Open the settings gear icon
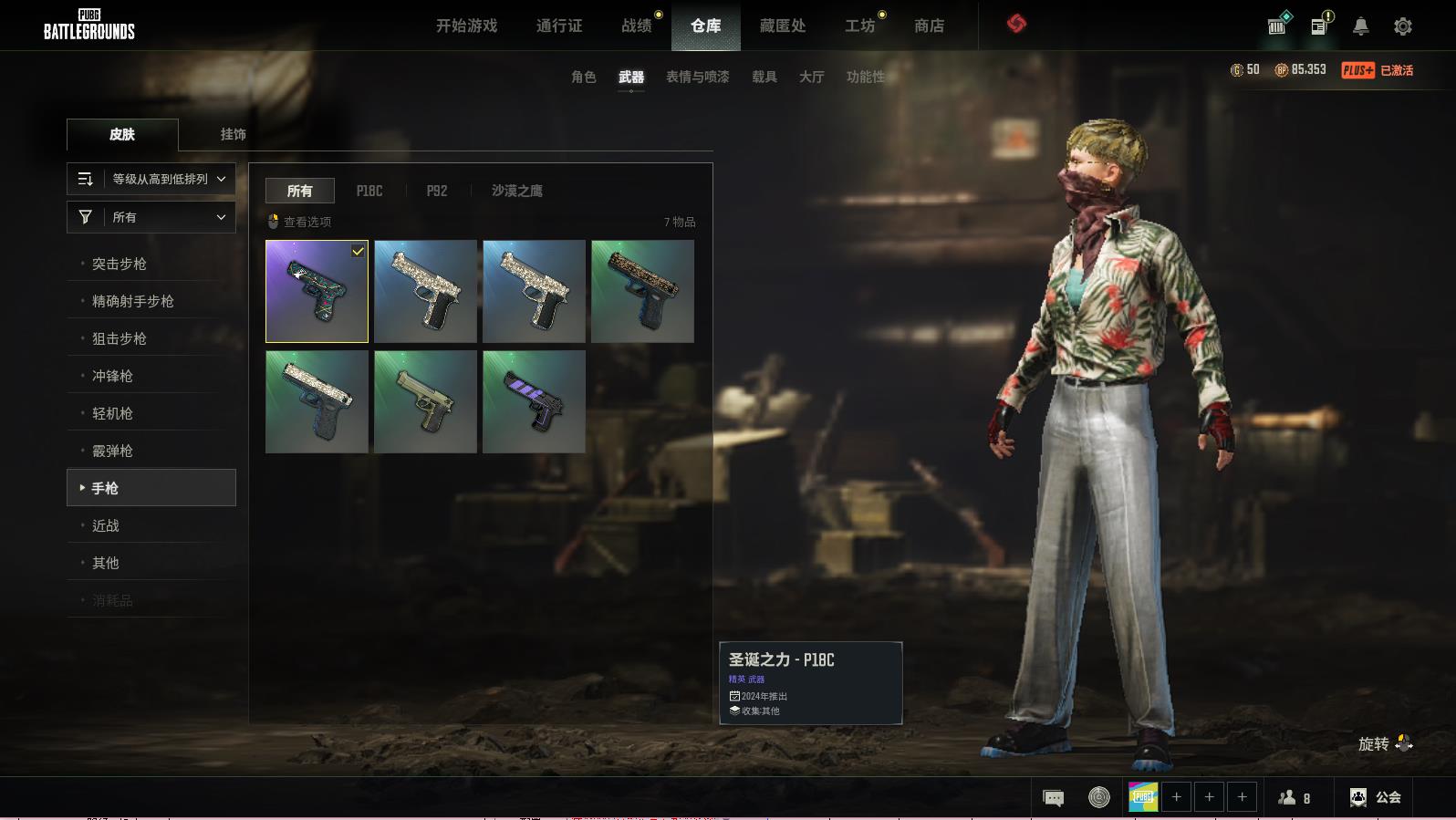Image resolution: width=1456 pixels, height=820 pixels. coord(1402,26)
